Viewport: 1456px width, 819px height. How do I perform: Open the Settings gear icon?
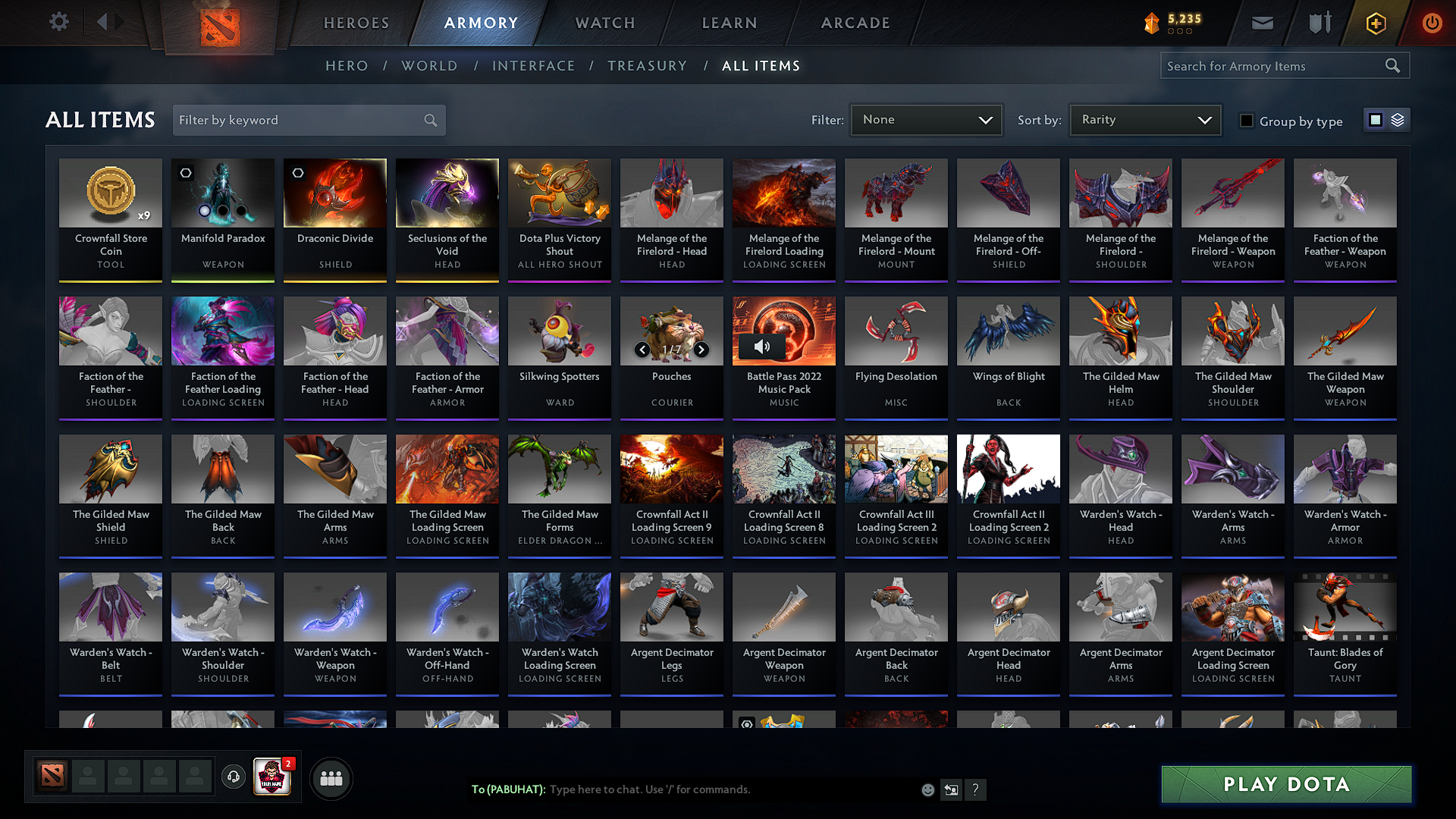coord(59,22)
